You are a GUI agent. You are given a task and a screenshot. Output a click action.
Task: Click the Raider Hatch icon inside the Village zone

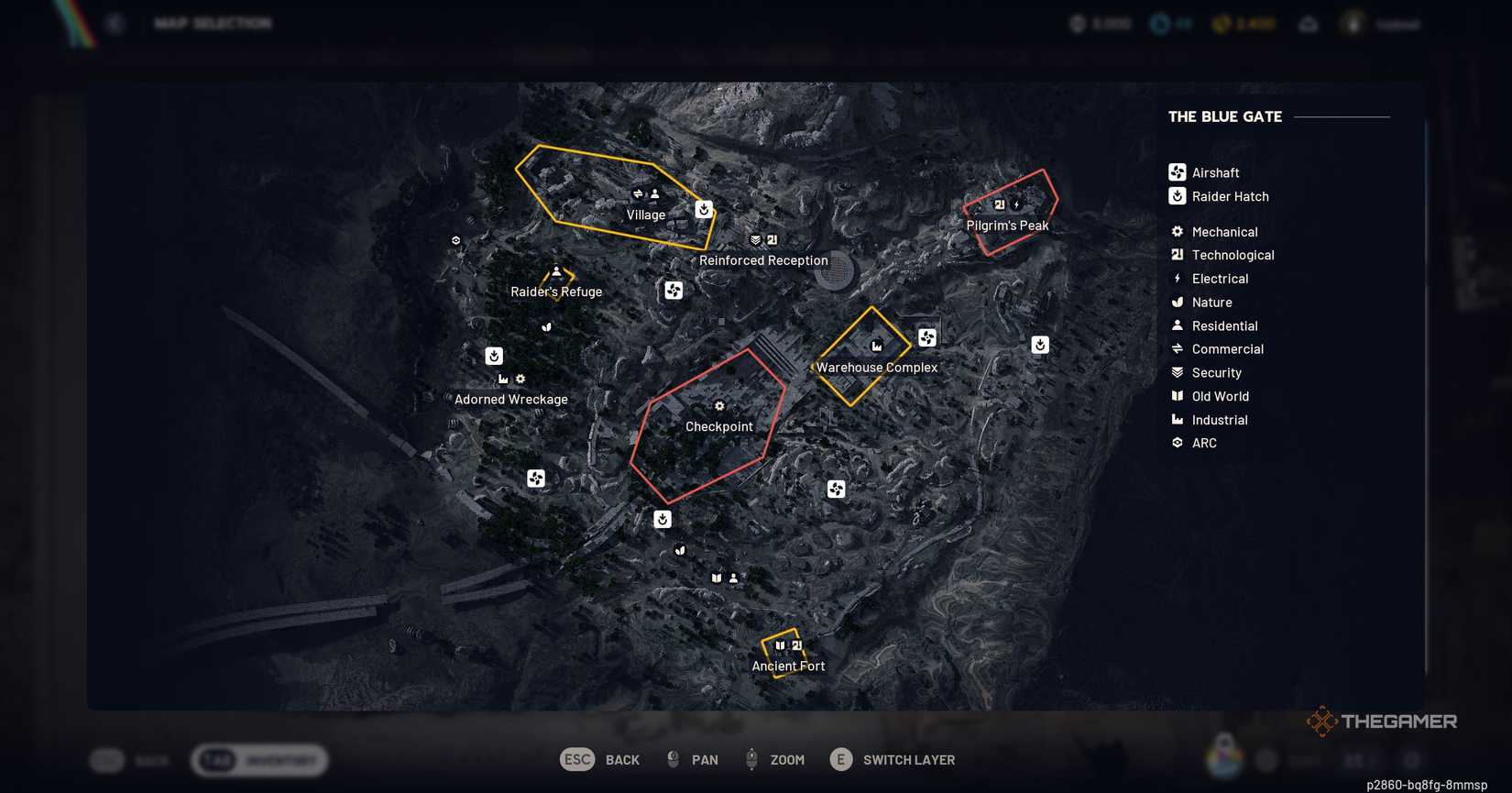coord(703,210)
